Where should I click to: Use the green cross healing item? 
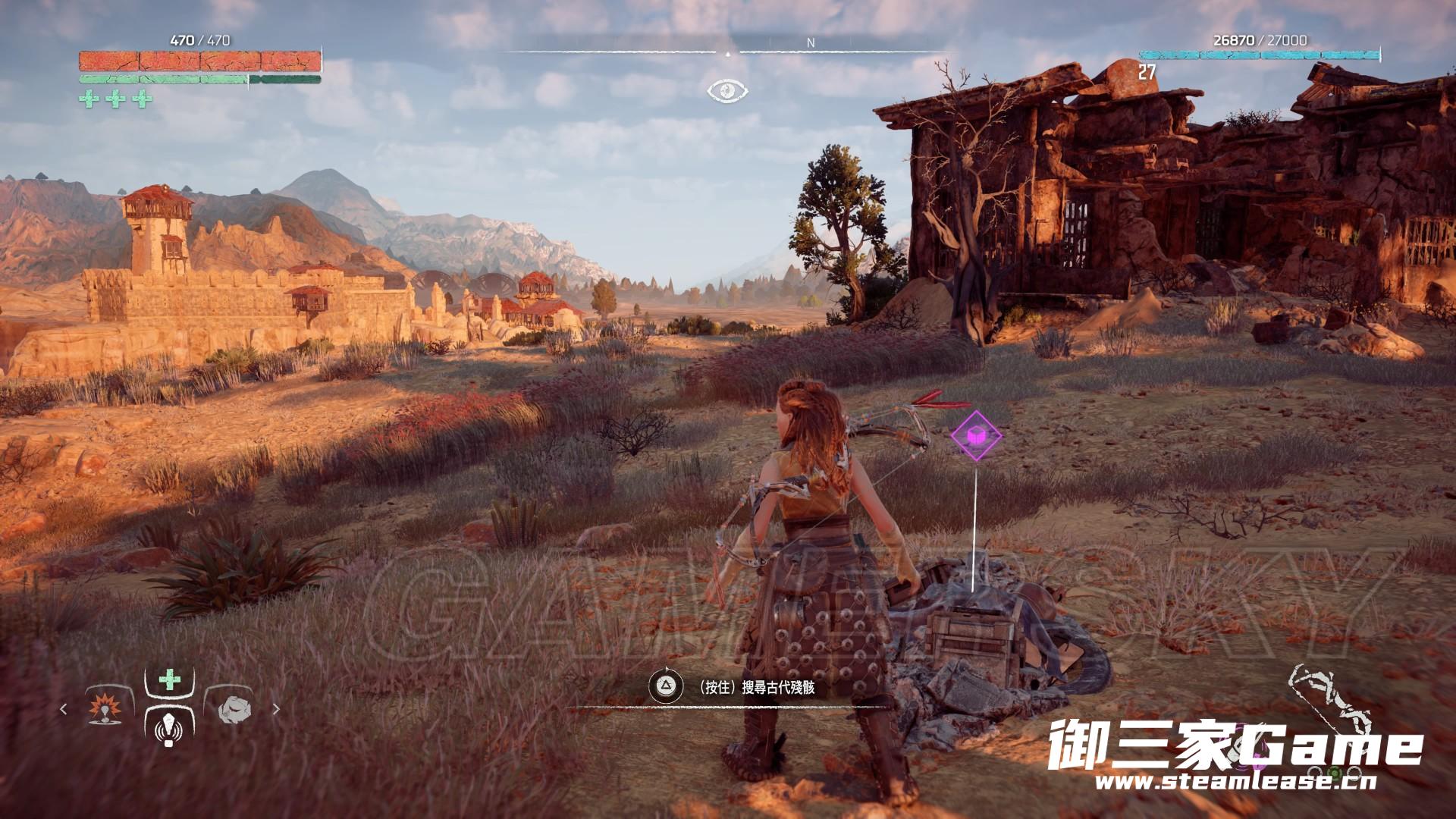point(169,679)
